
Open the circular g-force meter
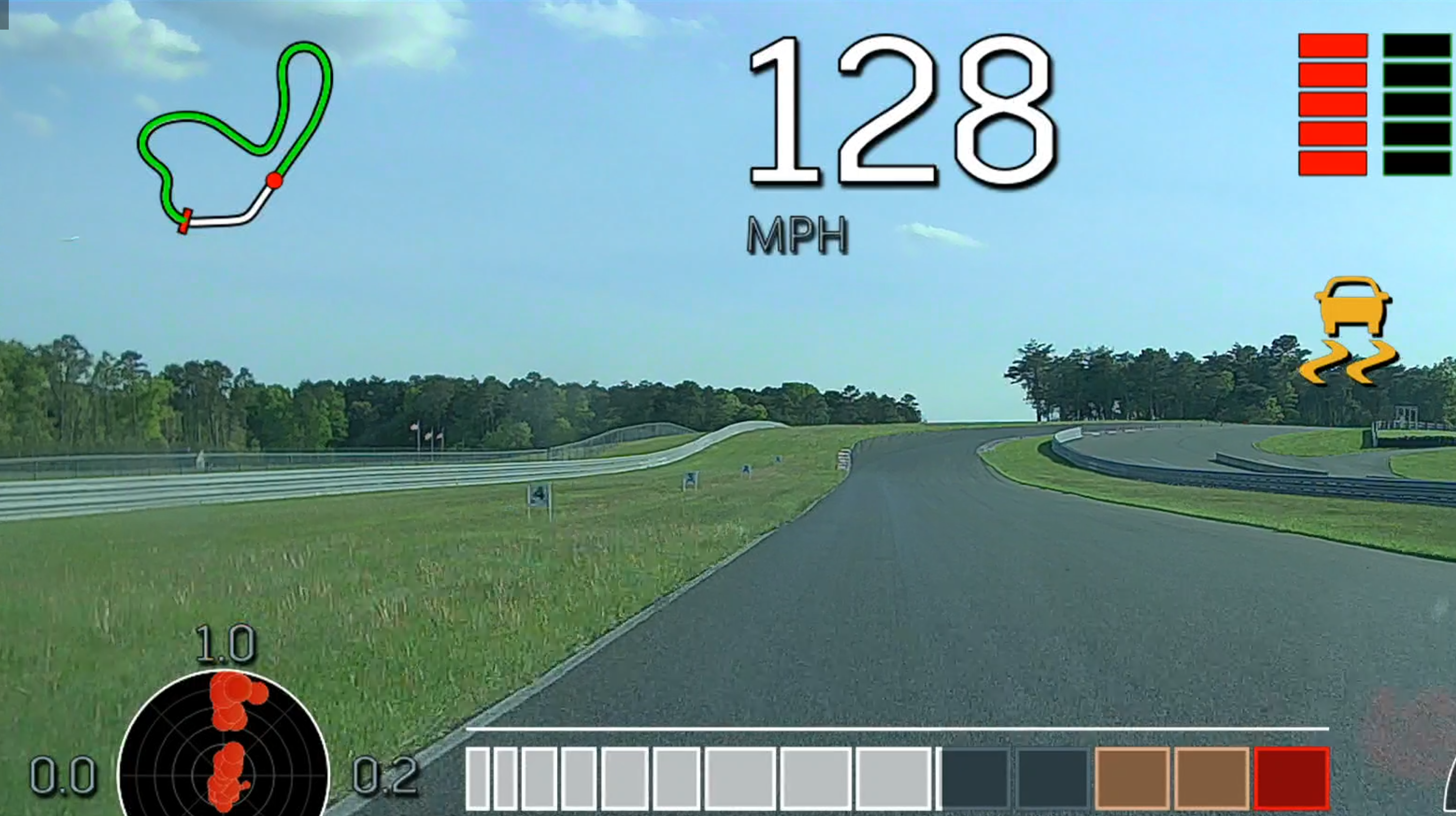pyautogui.click(x=223, y=745)
